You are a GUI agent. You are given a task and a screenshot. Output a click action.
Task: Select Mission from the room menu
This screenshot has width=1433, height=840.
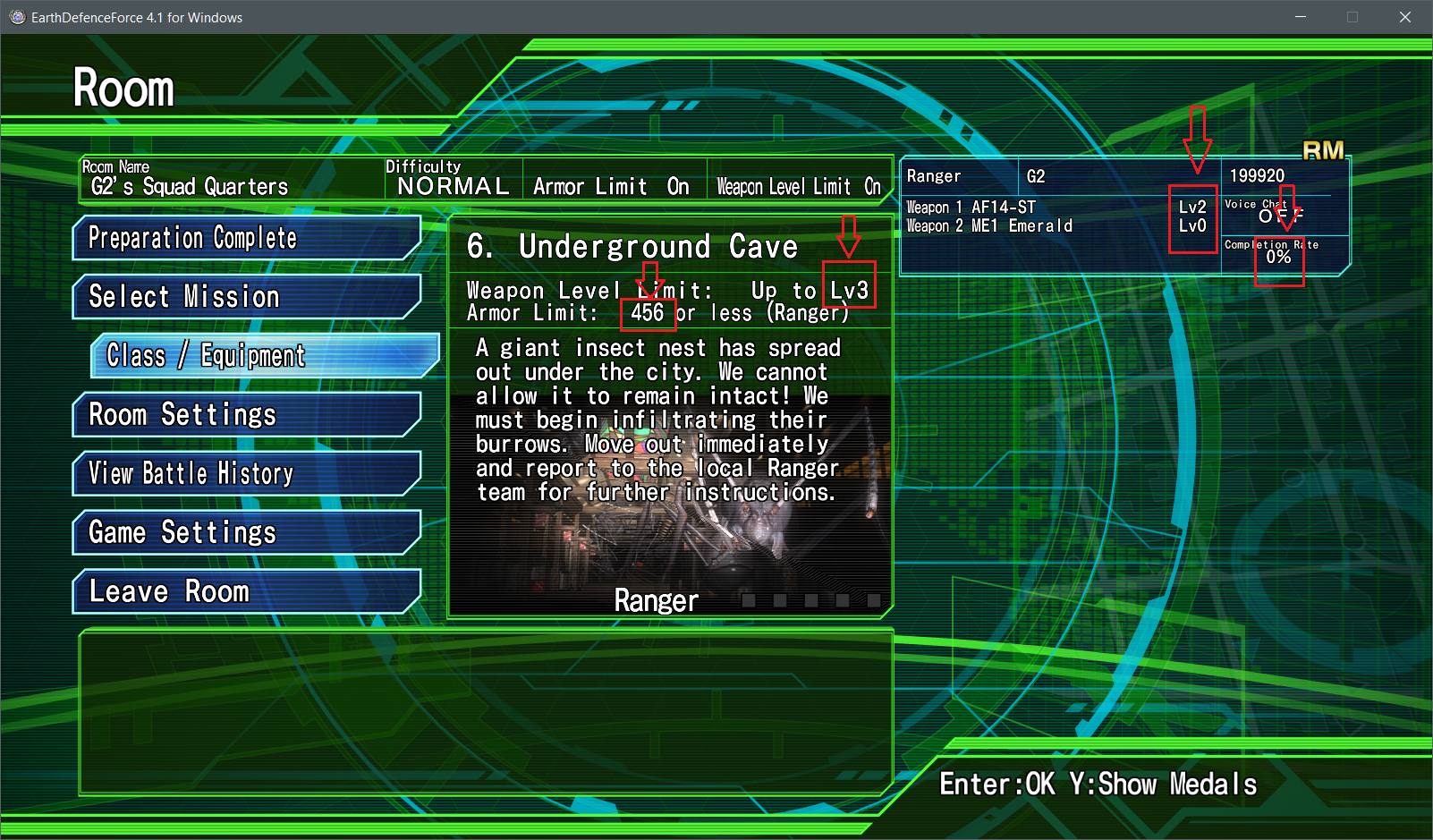pos(183,296)
